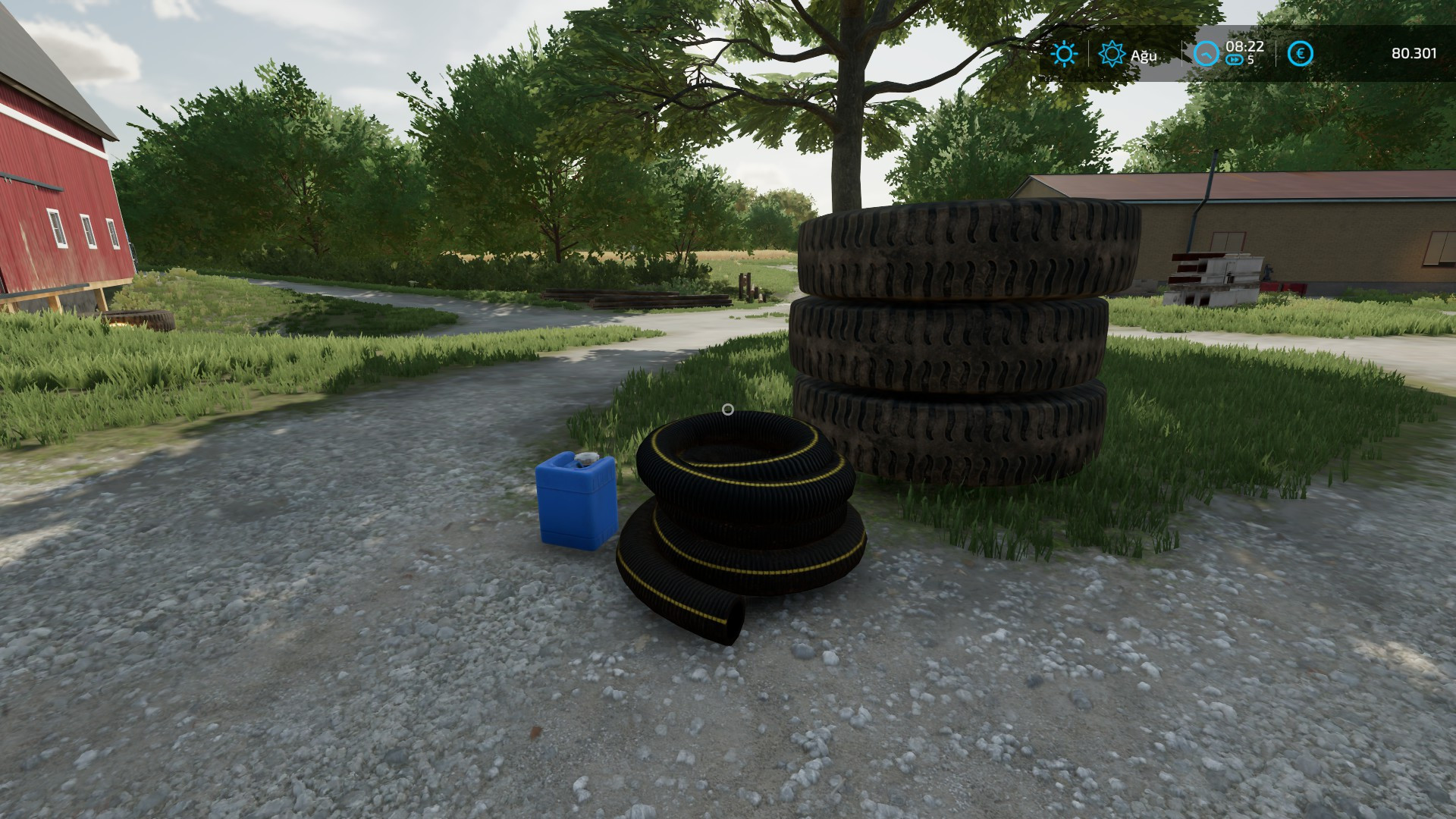Screen dimensions: 1456x819
Task: Open the clock face icon in the HUD
Action: [x=1207, y=54]
